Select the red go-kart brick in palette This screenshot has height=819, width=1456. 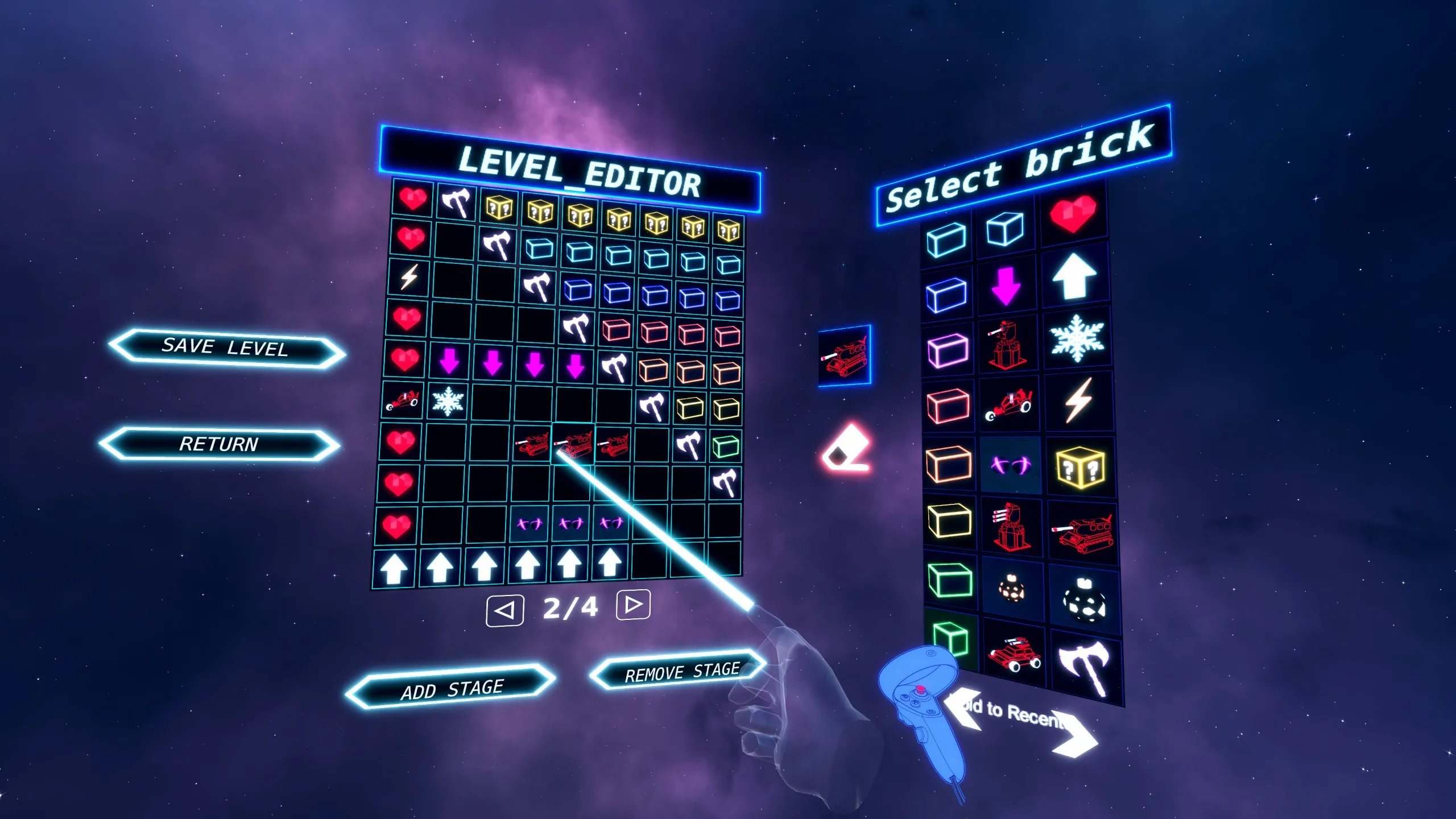click(1008, 405)
